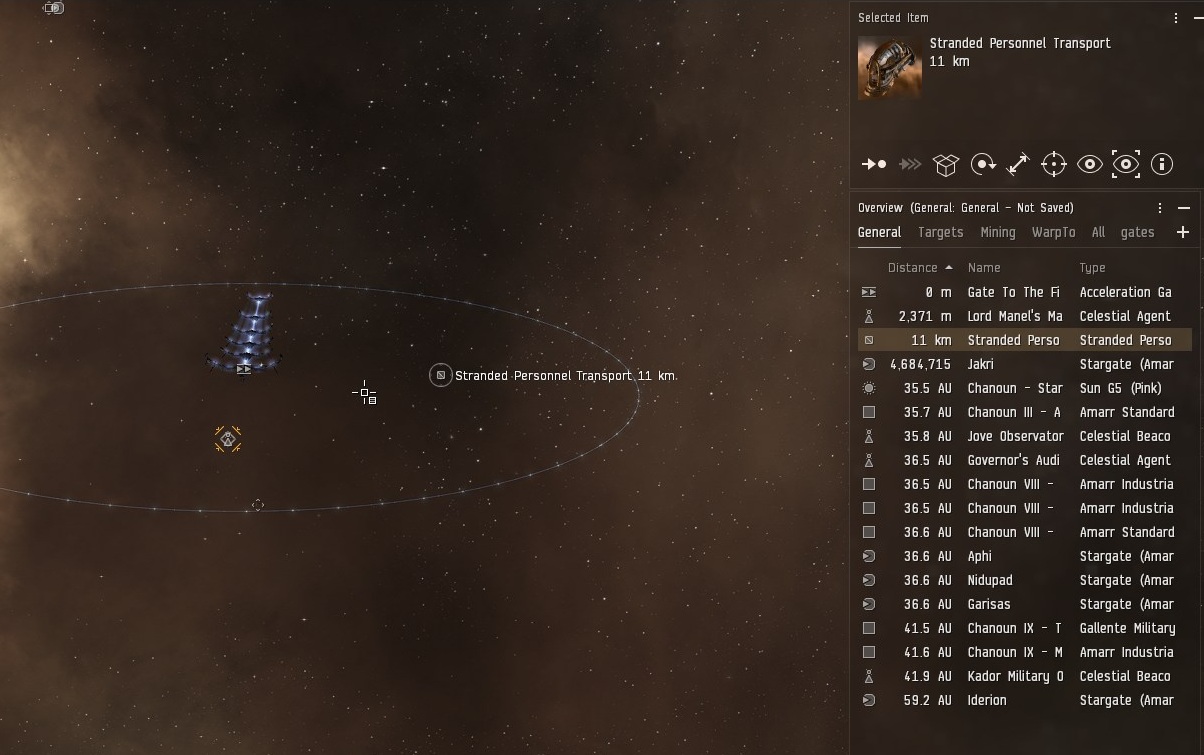
Task: Approach the selected Stranded Personnel Transport
Action: coord(874,164)
